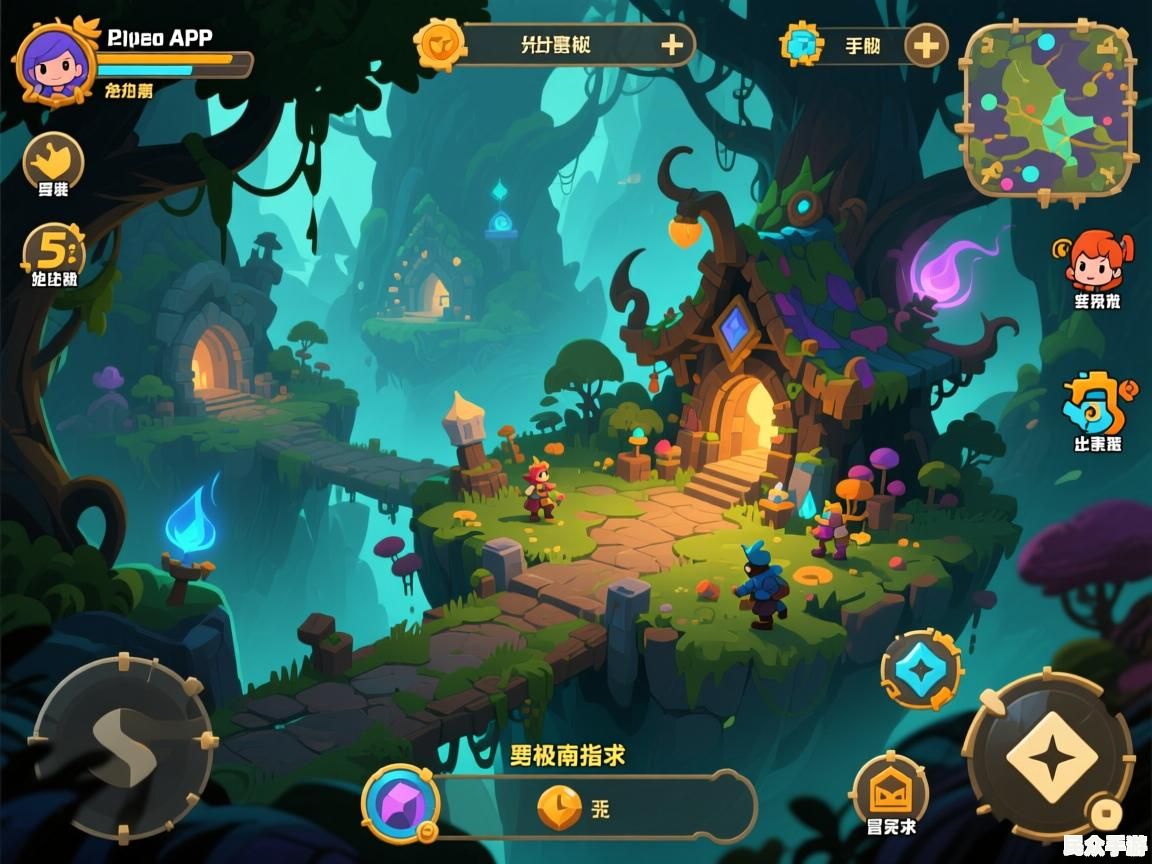Viewport: 1152px width, 864px height.
Task: Click the plus button beside the blue gem
Action: point(926,46)
